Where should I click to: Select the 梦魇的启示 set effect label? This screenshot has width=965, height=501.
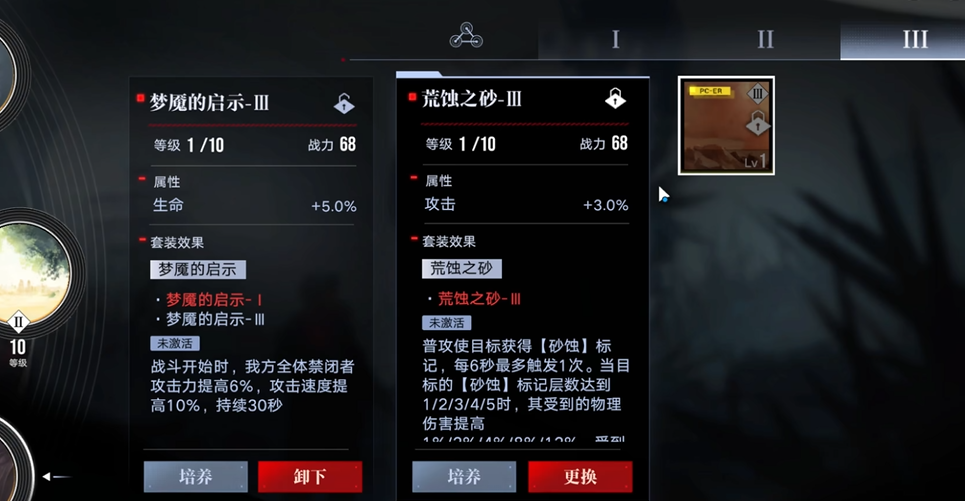(198, 269)
